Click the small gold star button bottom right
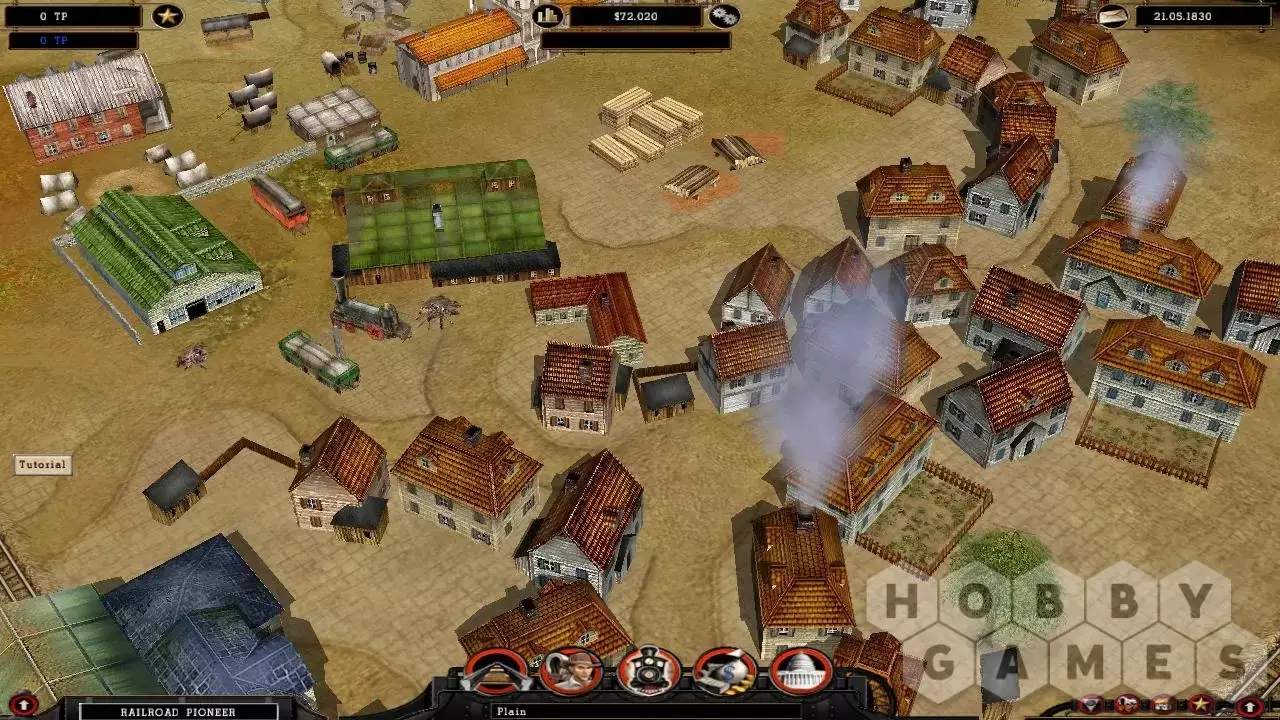This screenshot has height=720, width=1280. click(1200, 705)
